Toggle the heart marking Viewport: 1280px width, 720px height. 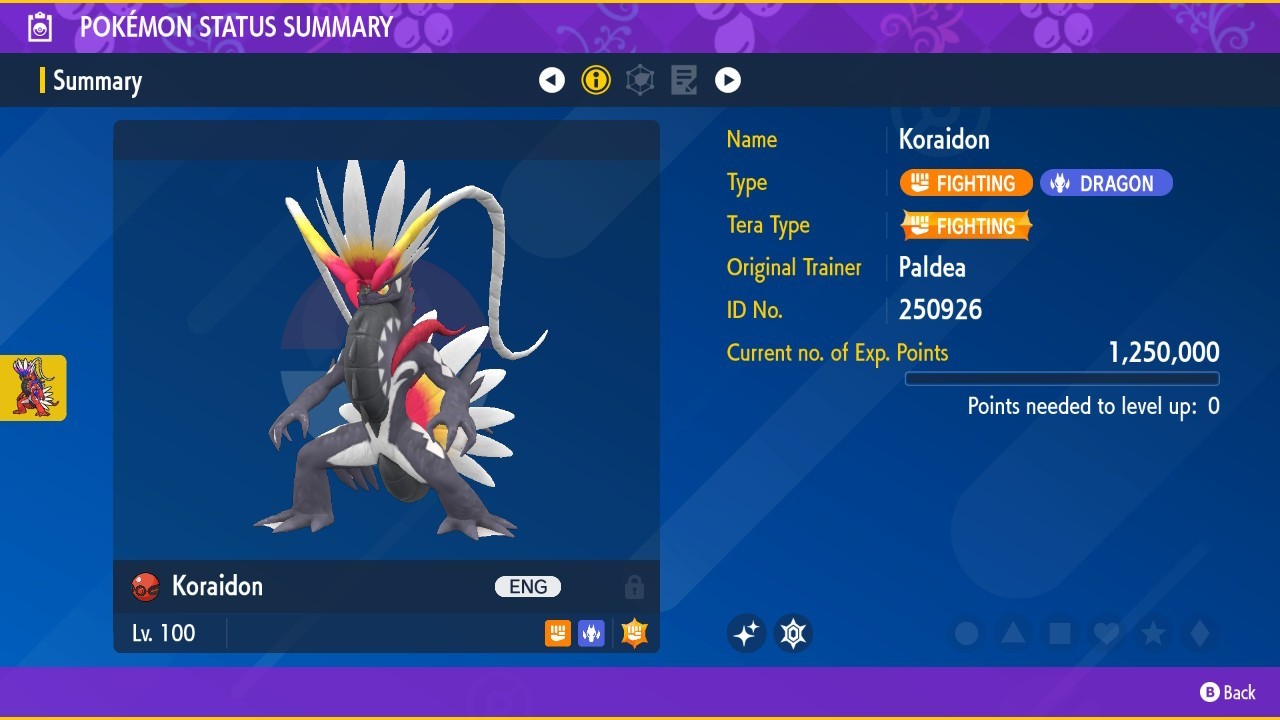[x=1106, y=633]
